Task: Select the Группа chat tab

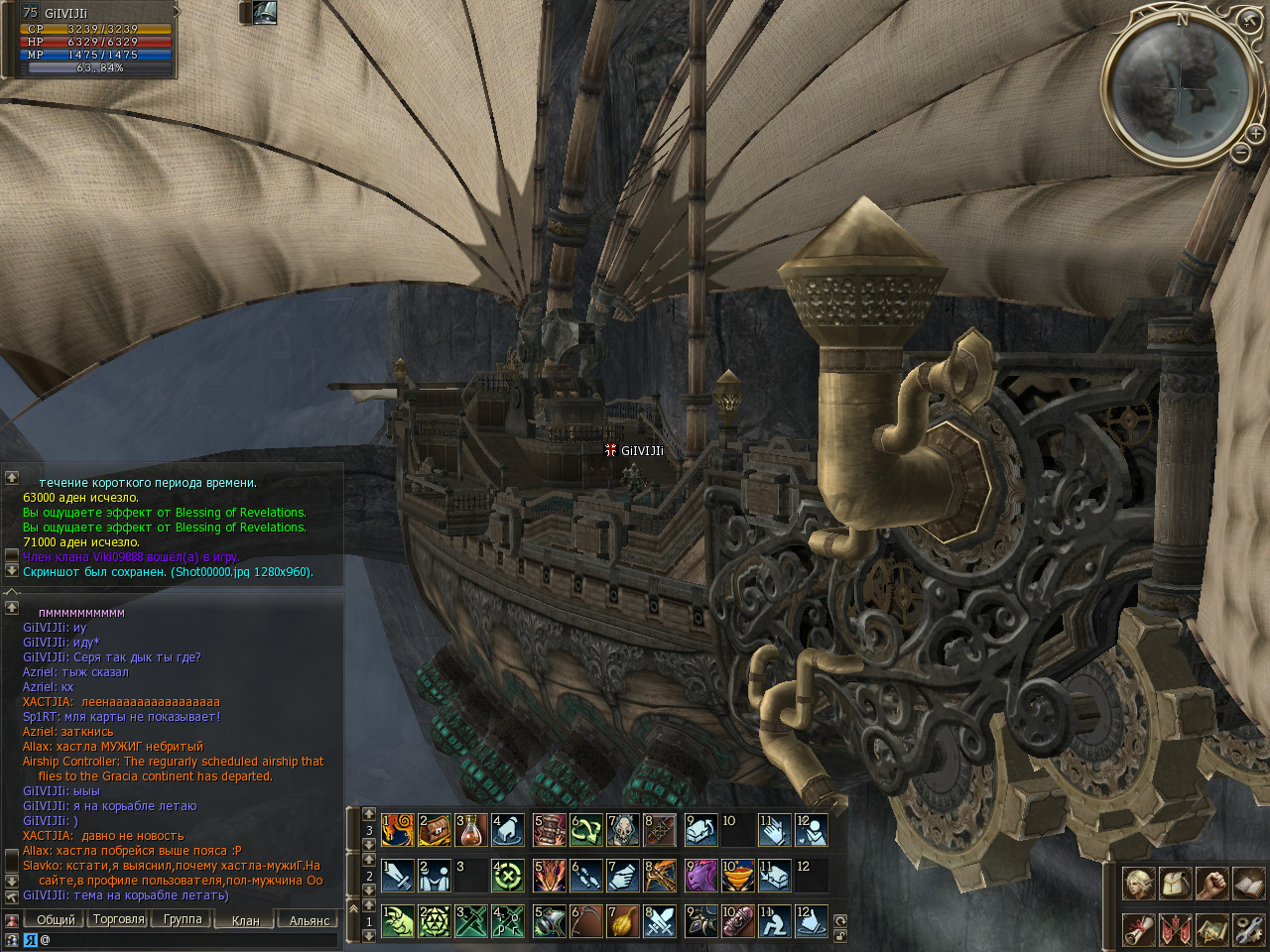Action: 183,919
